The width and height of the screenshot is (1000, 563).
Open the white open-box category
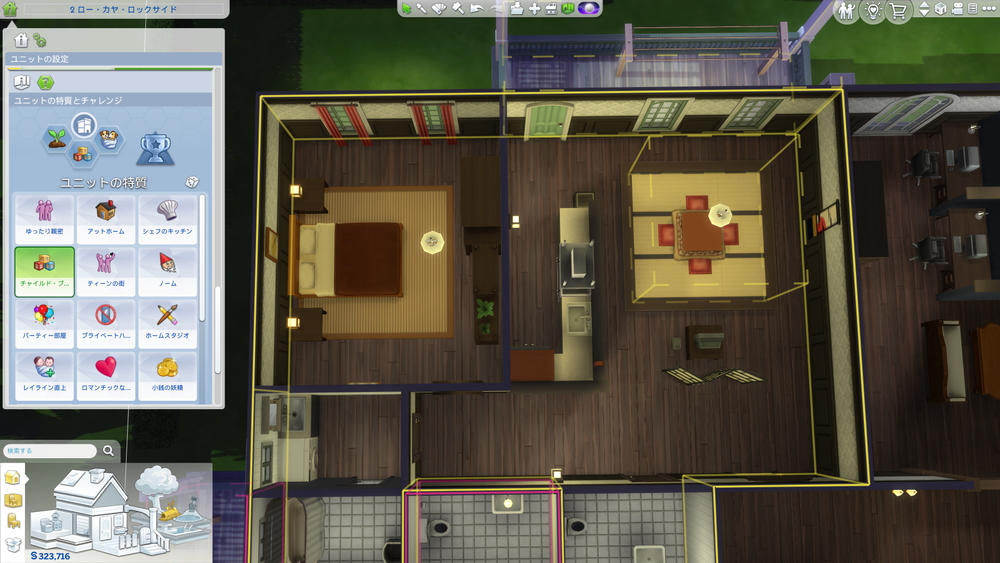(14, 544)
